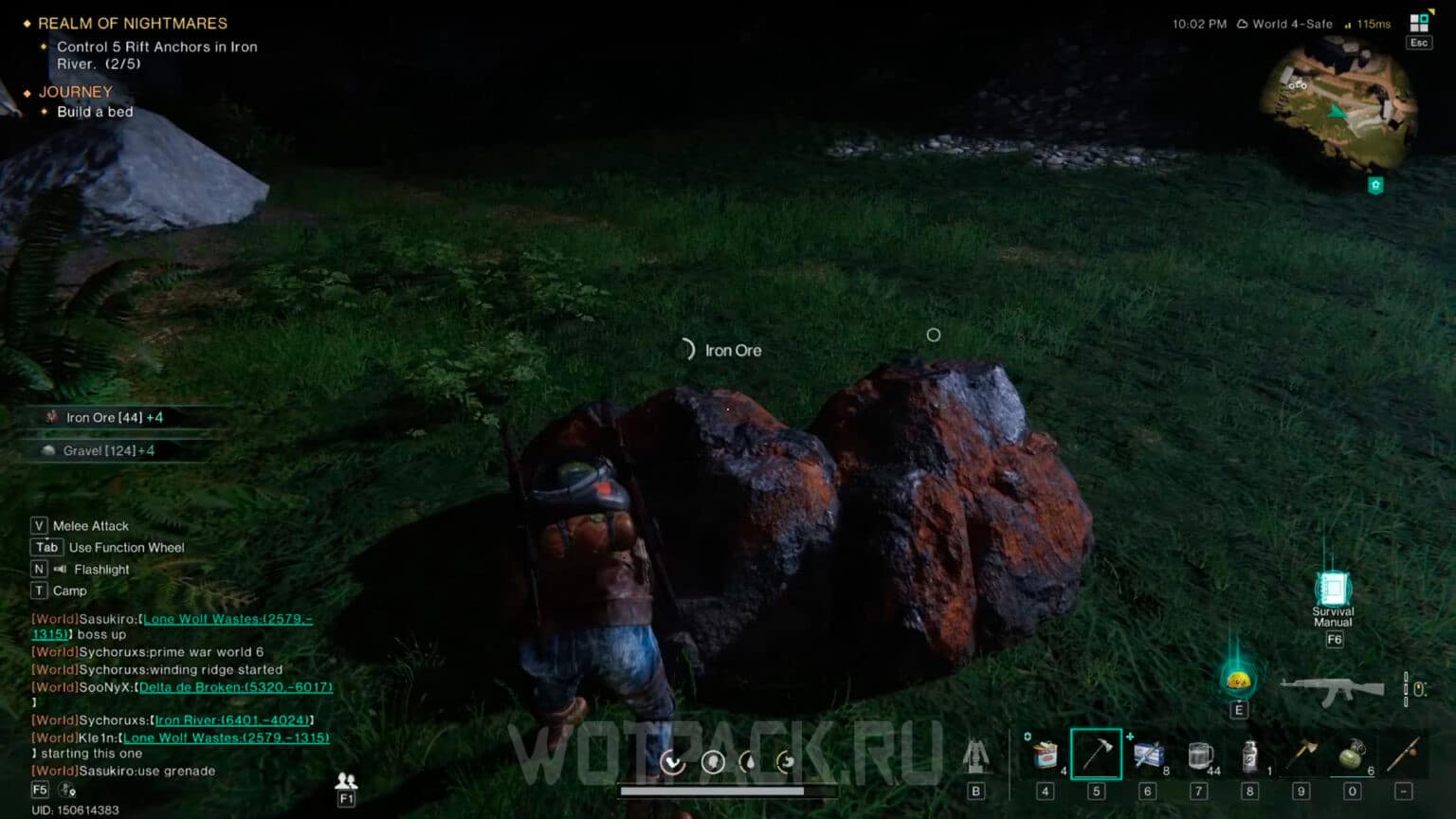This screenshot has width=1456, height=819.
Task: Collapse the Journey objective section
Action: tap(75, 91)
